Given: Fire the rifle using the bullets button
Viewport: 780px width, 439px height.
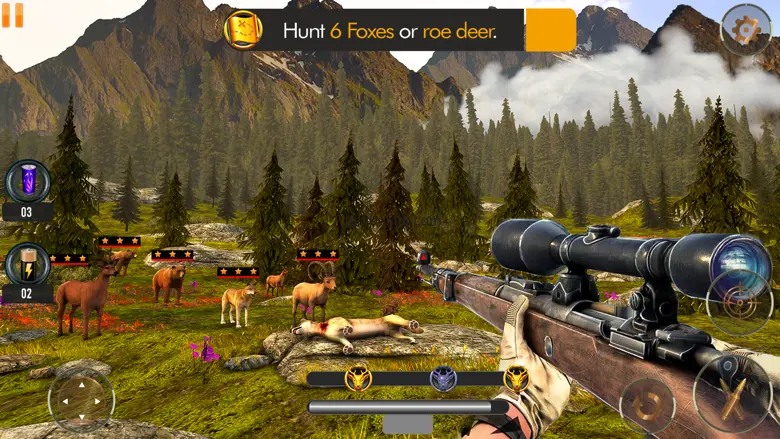Looking at the screenshot, I should pos(732,389).
